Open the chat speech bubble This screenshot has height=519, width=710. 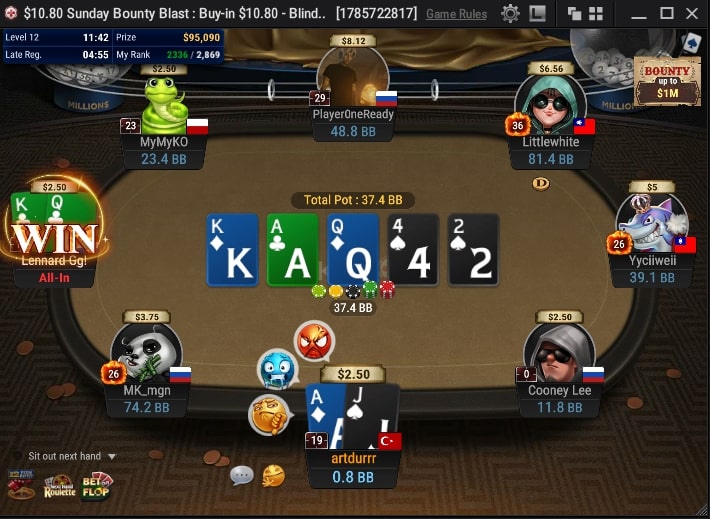click(241, 475)
